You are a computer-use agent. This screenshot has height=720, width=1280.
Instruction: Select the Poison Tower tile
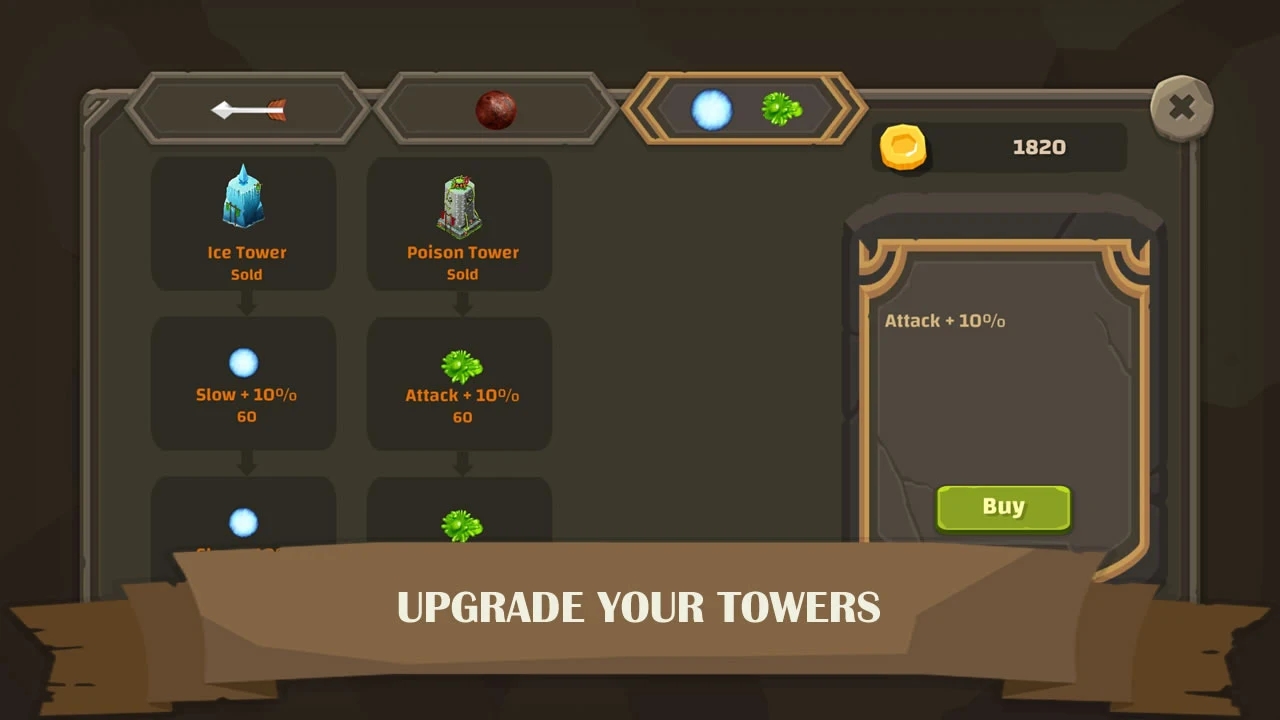[460, 223]
